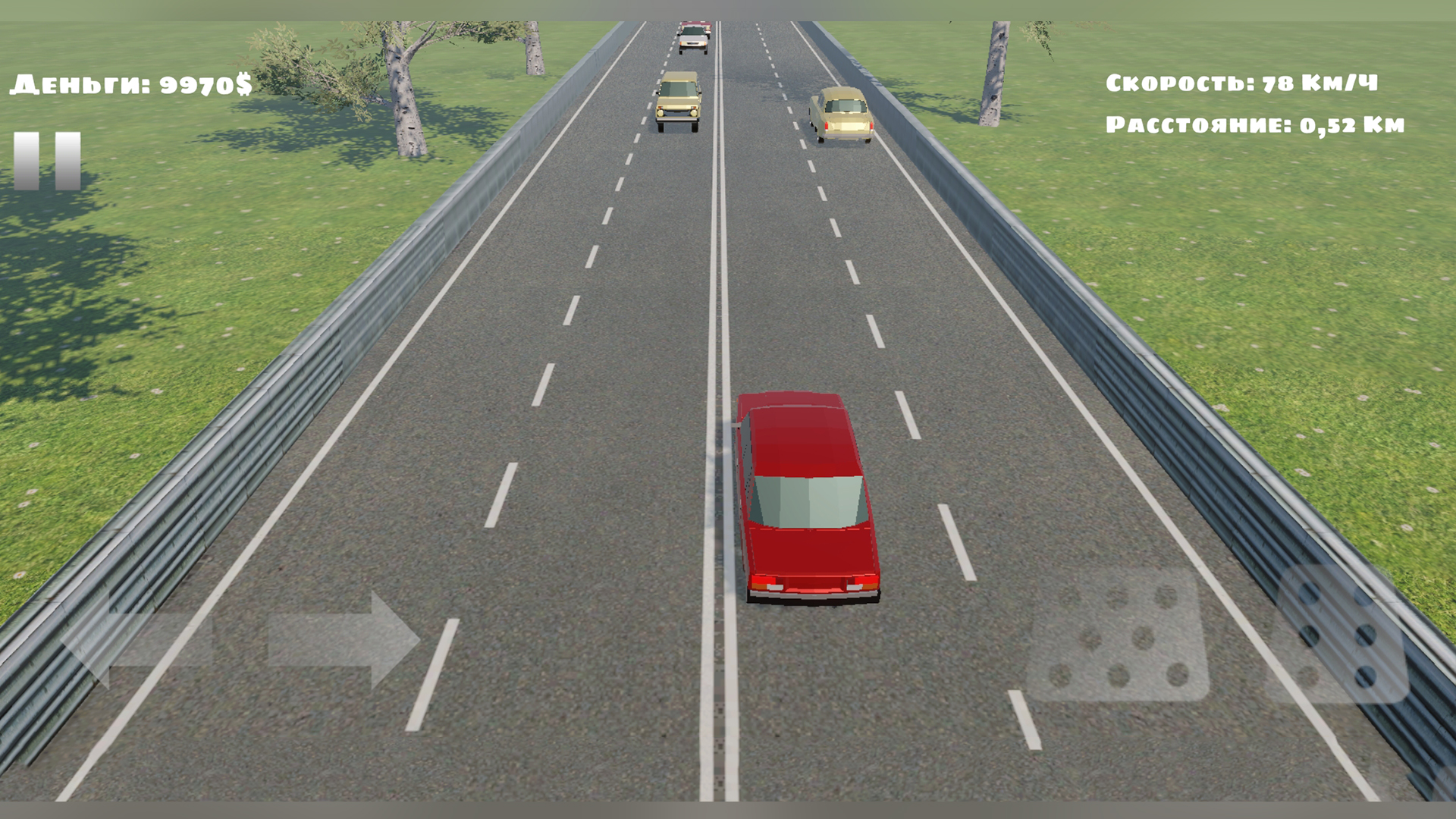Viewport: 1456px width, 819px height.
Task: Tap the white car at the horizon
Action: (694, 38)
